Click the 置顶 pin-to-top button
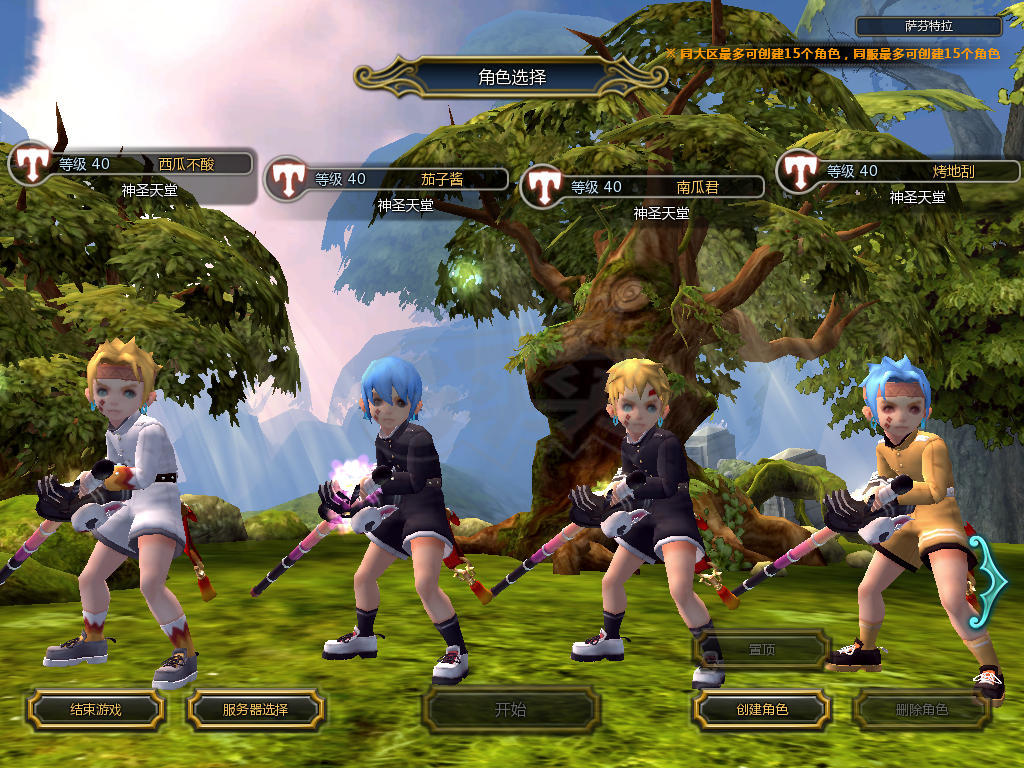1024x768 pixels. click(761, 649)
